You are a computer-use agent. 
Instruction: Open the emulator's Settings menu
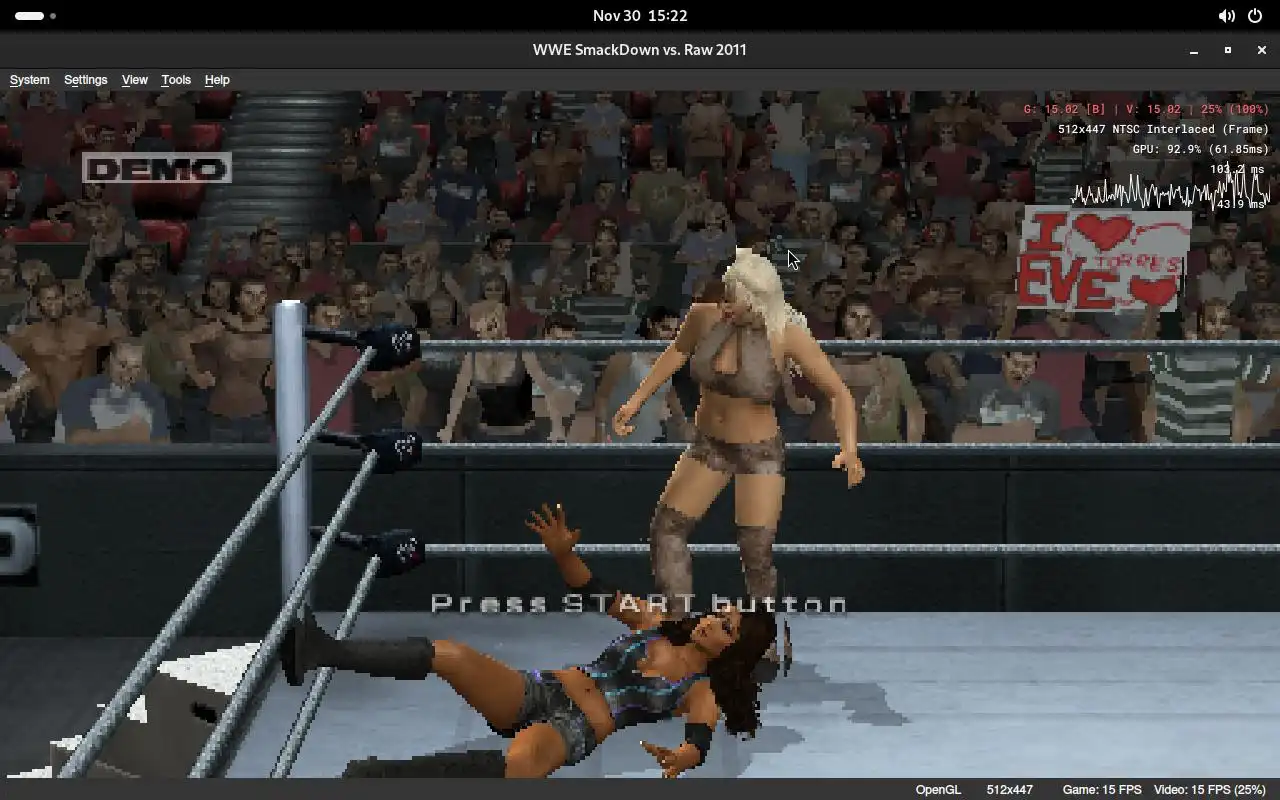85,80
